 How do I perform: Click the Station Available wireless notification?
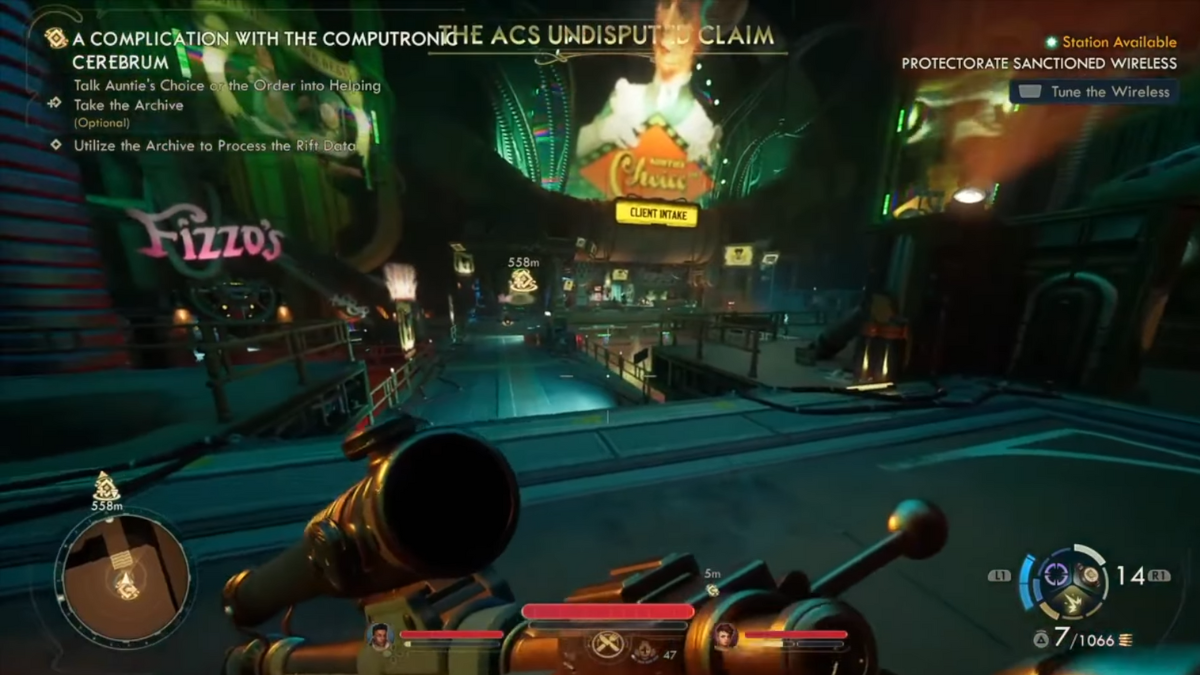point(1110,42)
